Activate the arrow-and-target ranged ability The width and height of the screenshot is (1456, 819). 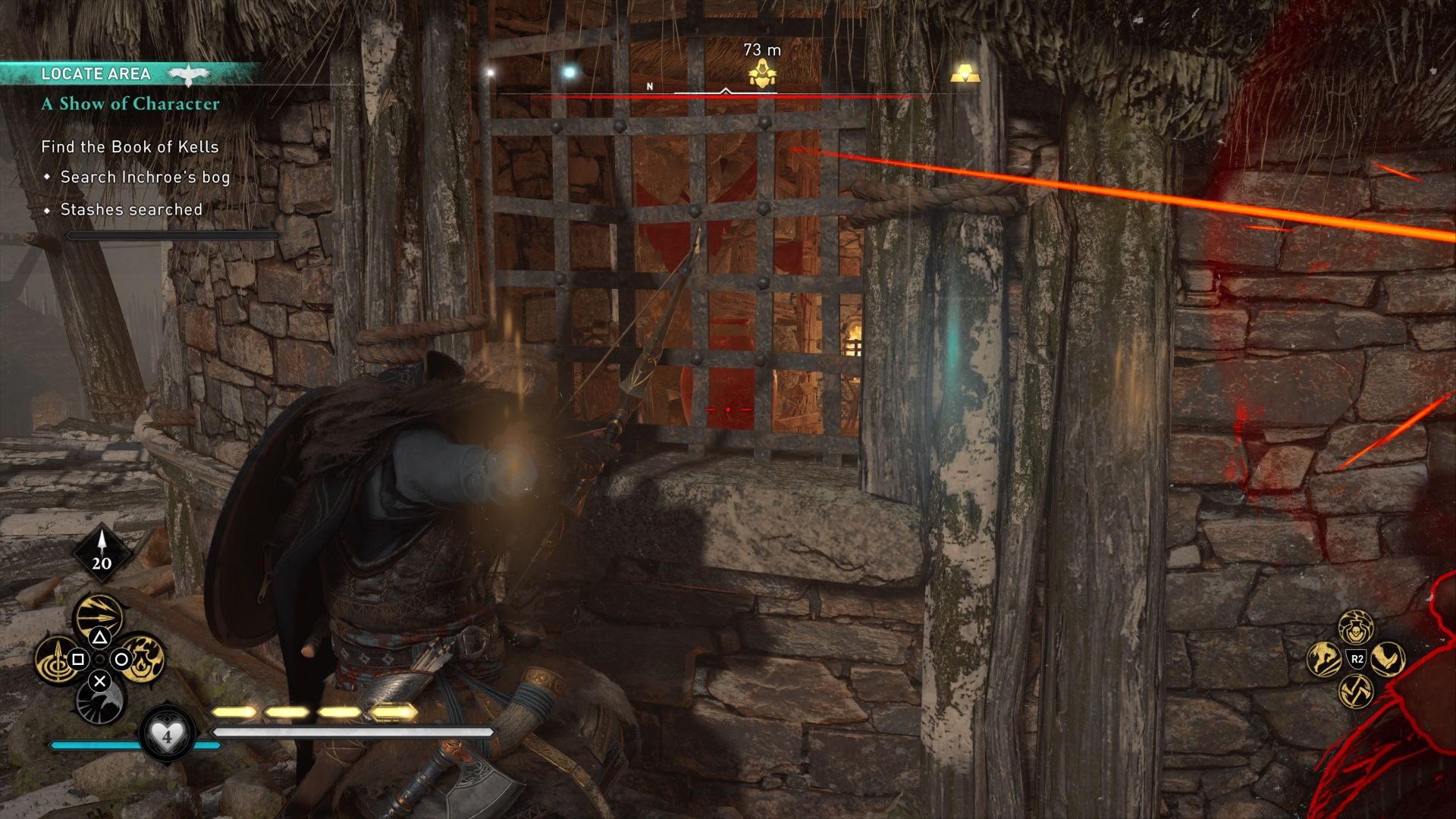coord(55,660)
